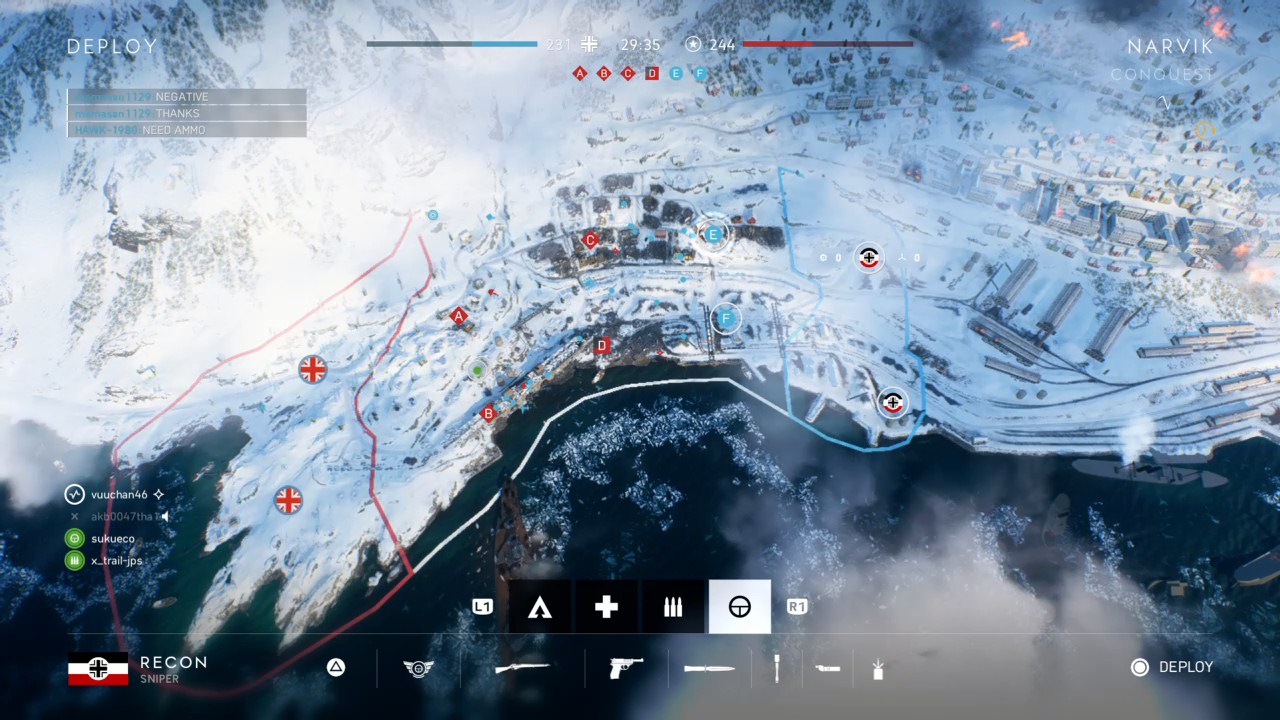Switch to the Assault class tab

coord(540,606)
